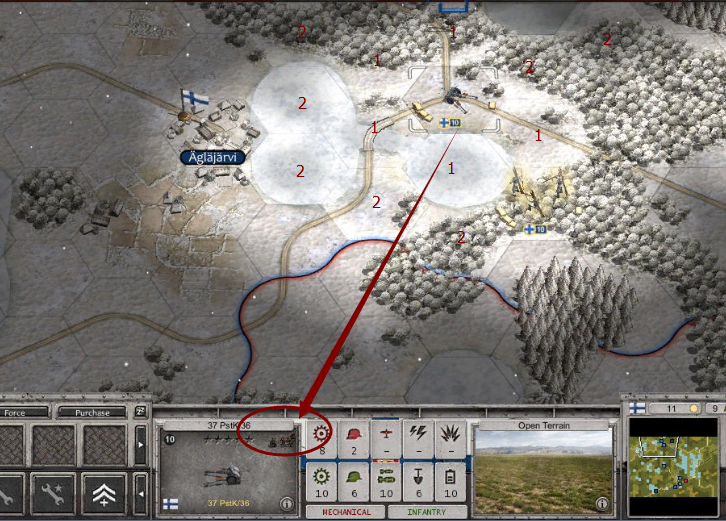Click the wrench-and-star upgrade button
The width and height of the screenshot is (726, 521).
tap(53, 492)
